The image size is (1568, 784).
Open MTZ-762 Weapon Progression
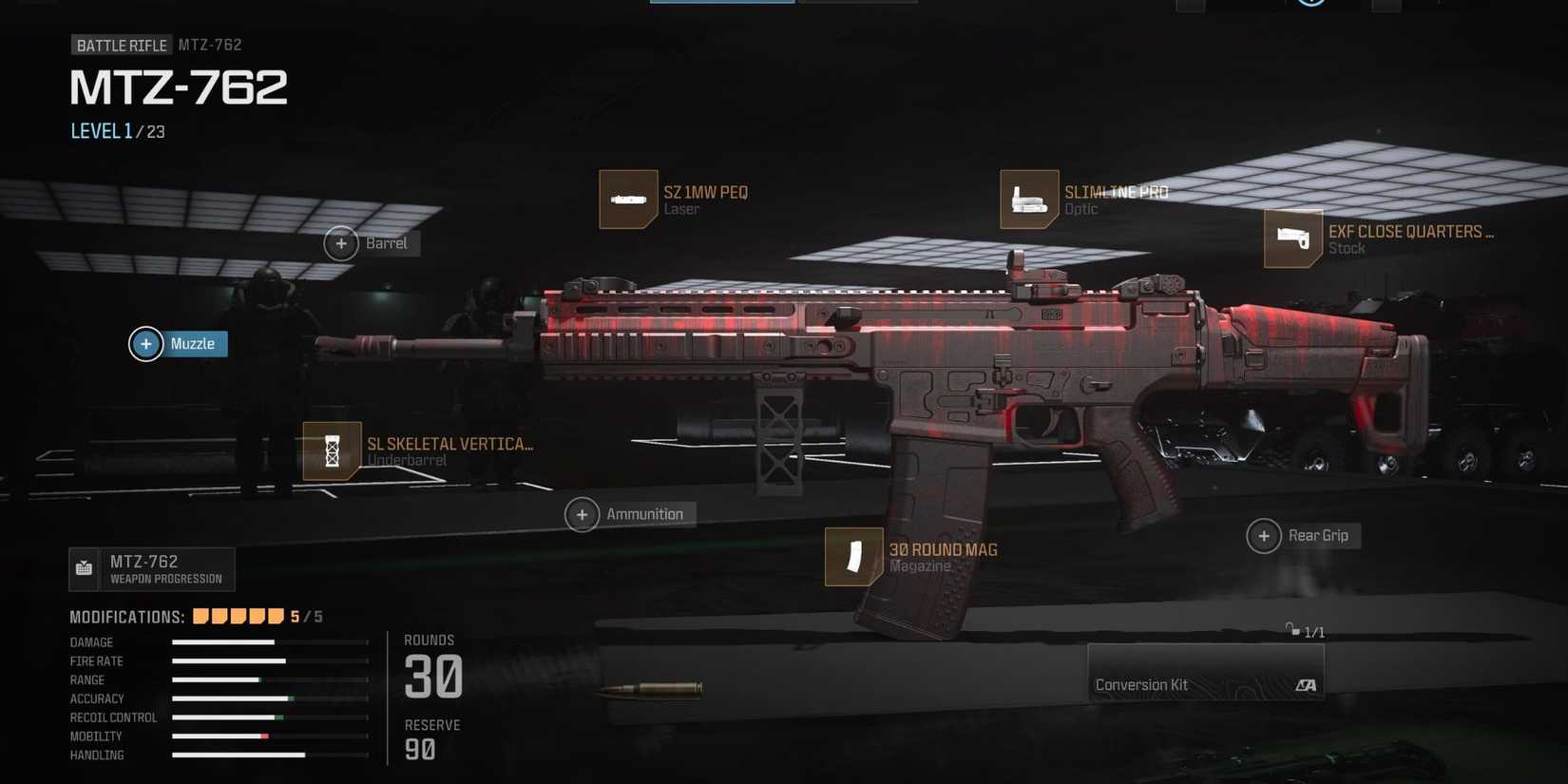pos(152,568)
